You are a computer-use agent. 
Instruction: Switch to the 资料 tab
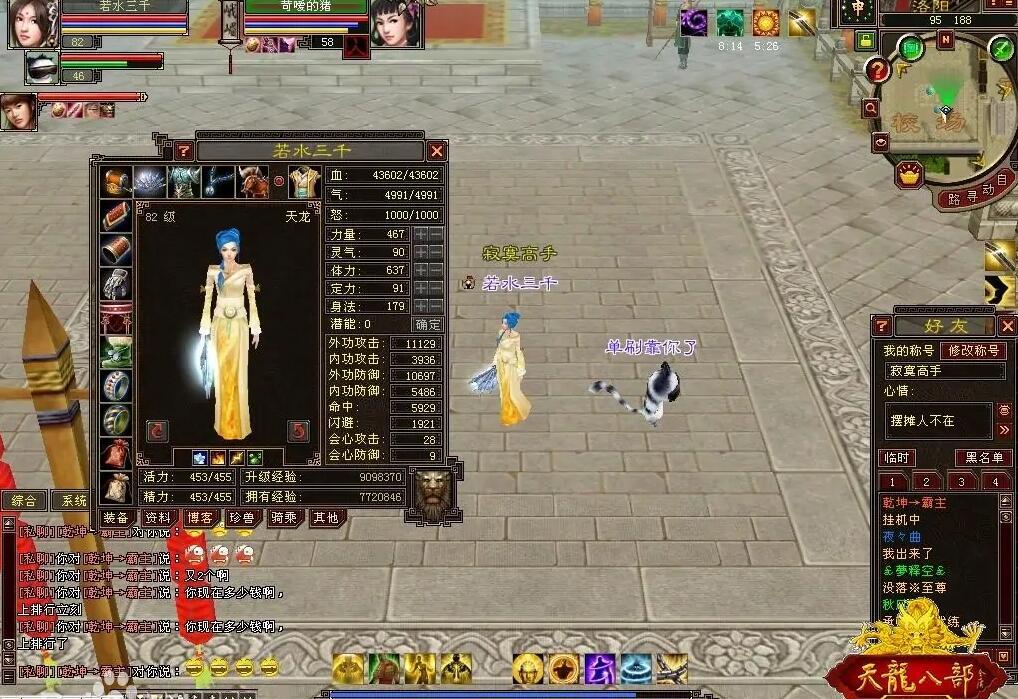click(x=158, y=517)
